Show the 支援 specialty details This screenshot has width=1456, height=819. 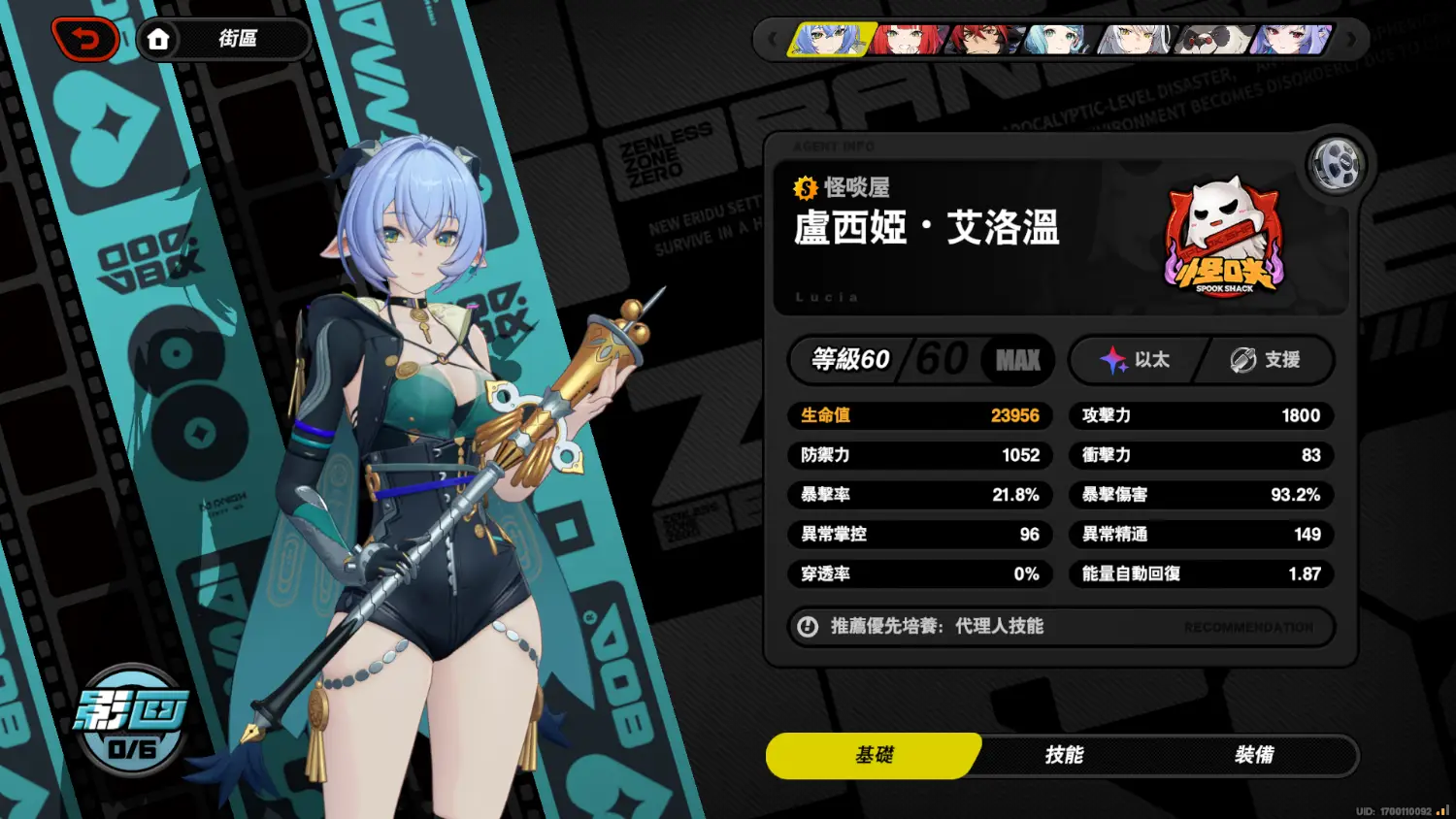pos(1266,360)
